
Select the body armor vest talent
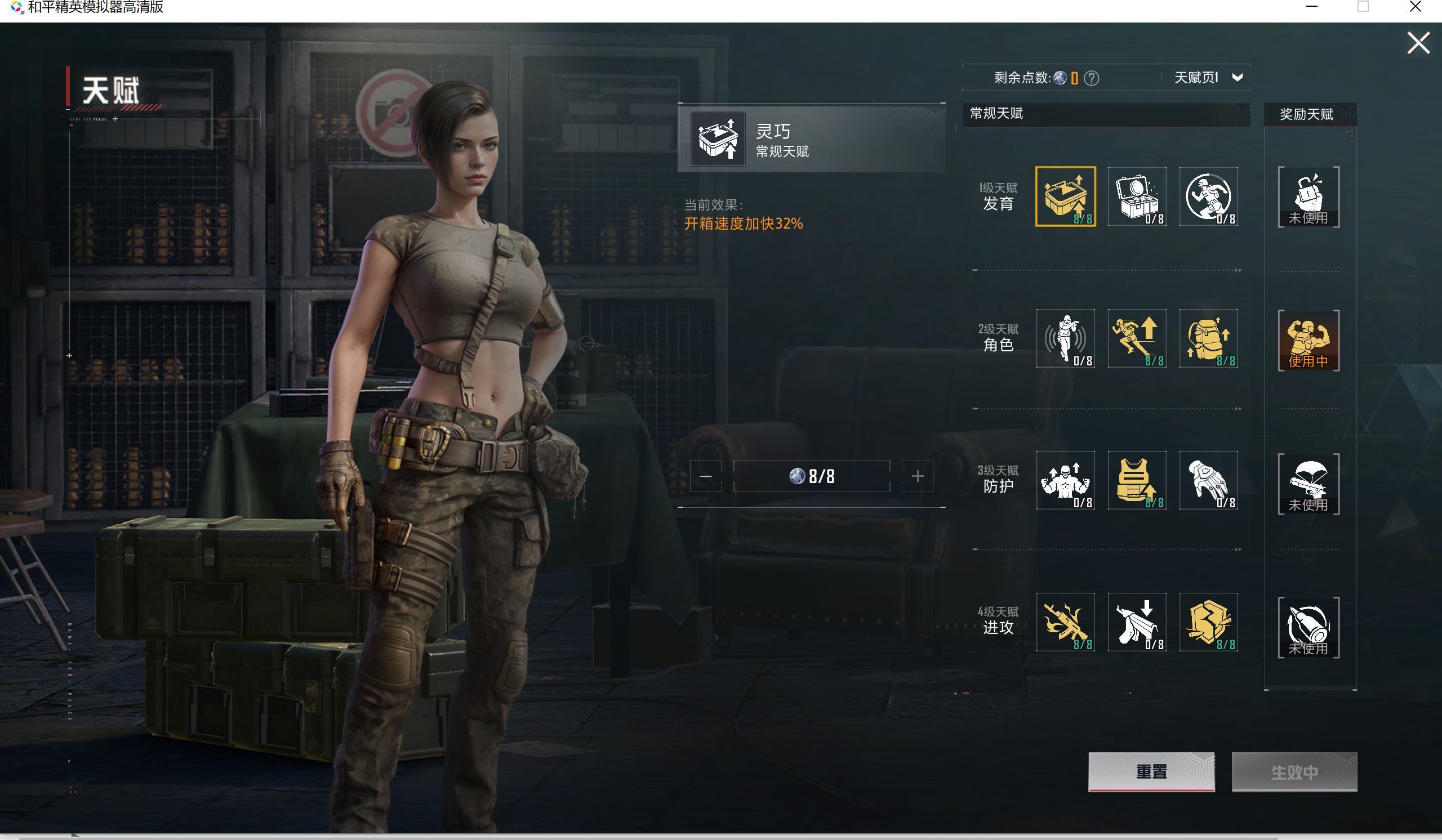click(1137, 480)
